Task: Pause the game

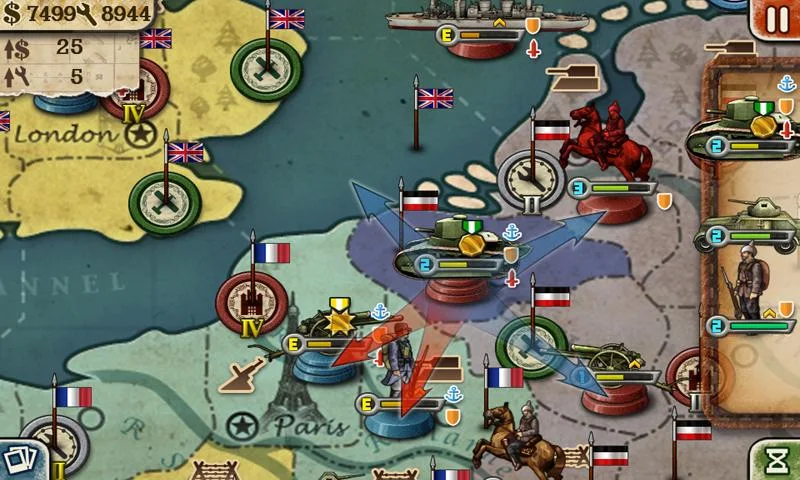Action: [778, 17]
